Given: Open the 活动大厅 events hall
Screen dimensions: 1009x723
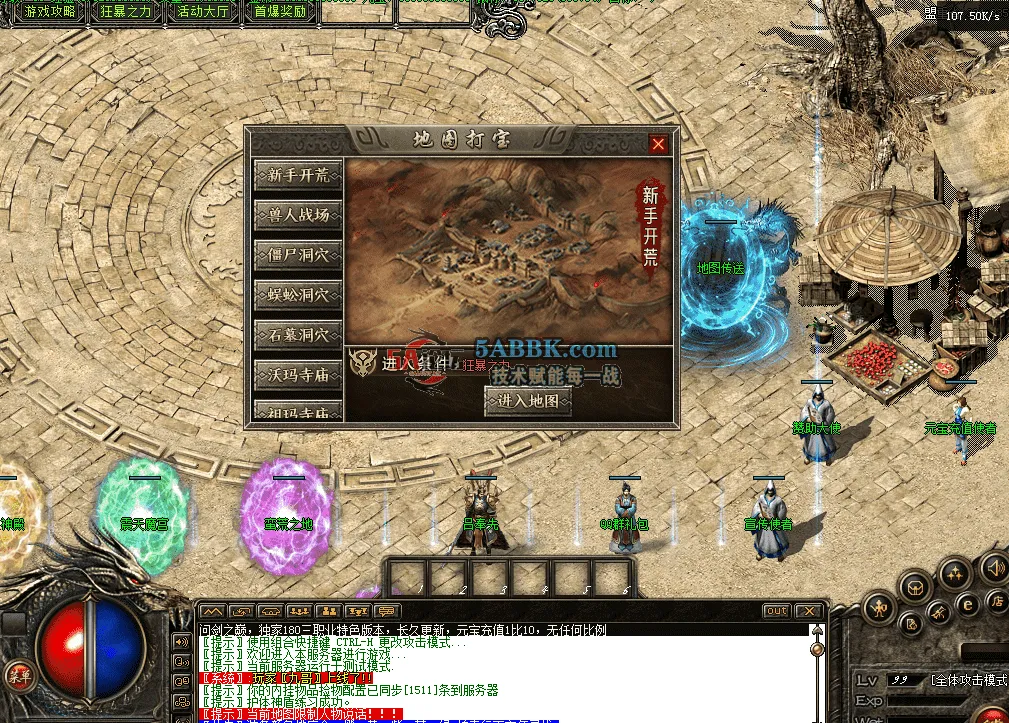Looking at the screenshot, I should (203, 12).
